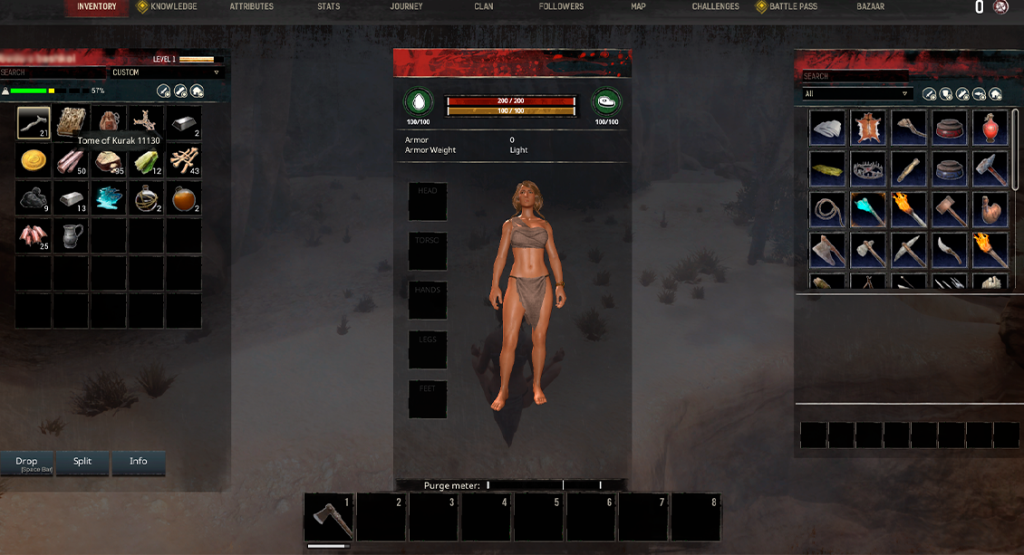The width and height of the screenshot is (1024, 555).
Task: Select the gold coin inventory slot
Action: pos(34,160)
